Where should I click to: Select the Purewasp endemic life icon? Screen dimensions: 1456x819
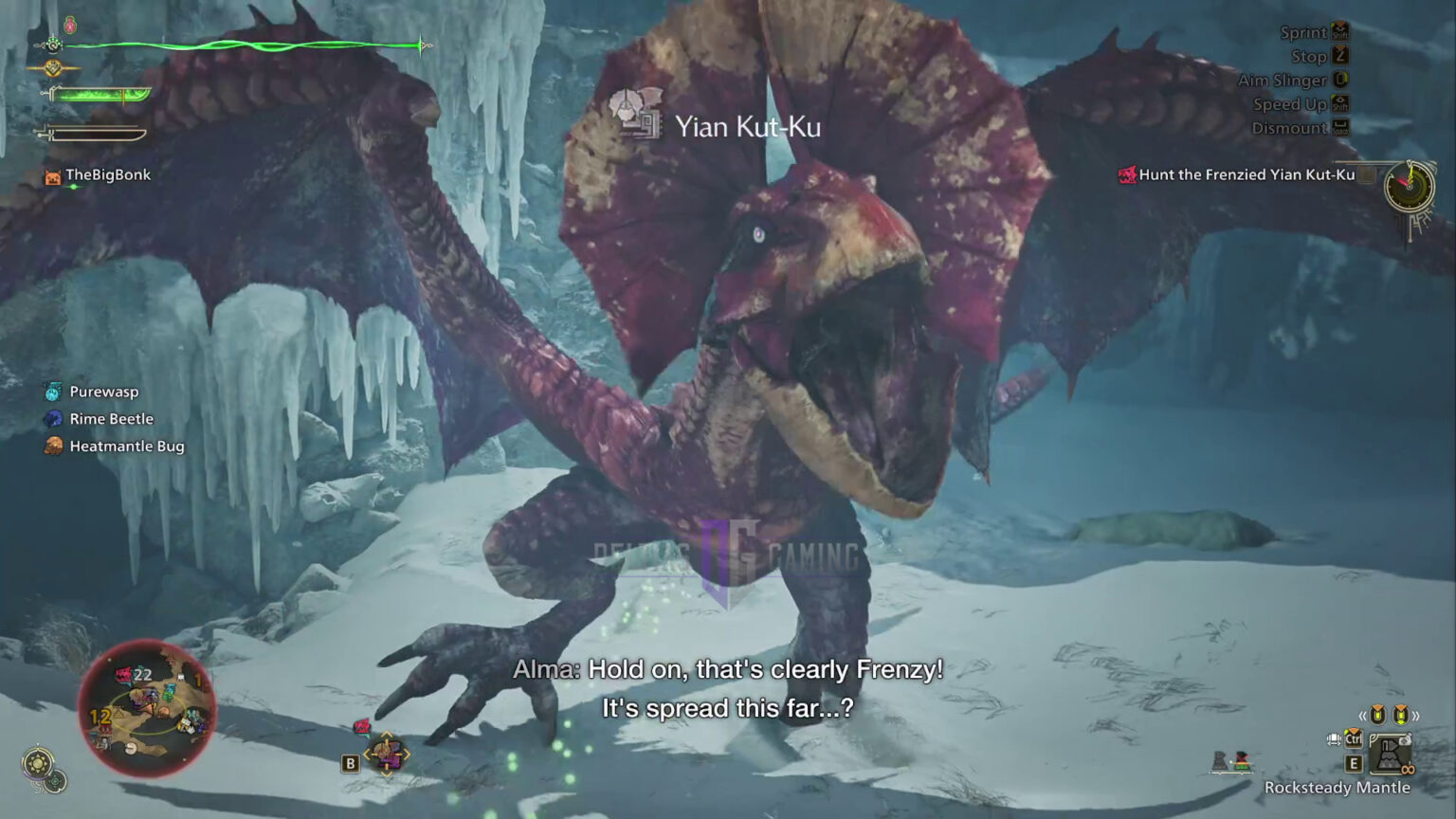[53, 391]
